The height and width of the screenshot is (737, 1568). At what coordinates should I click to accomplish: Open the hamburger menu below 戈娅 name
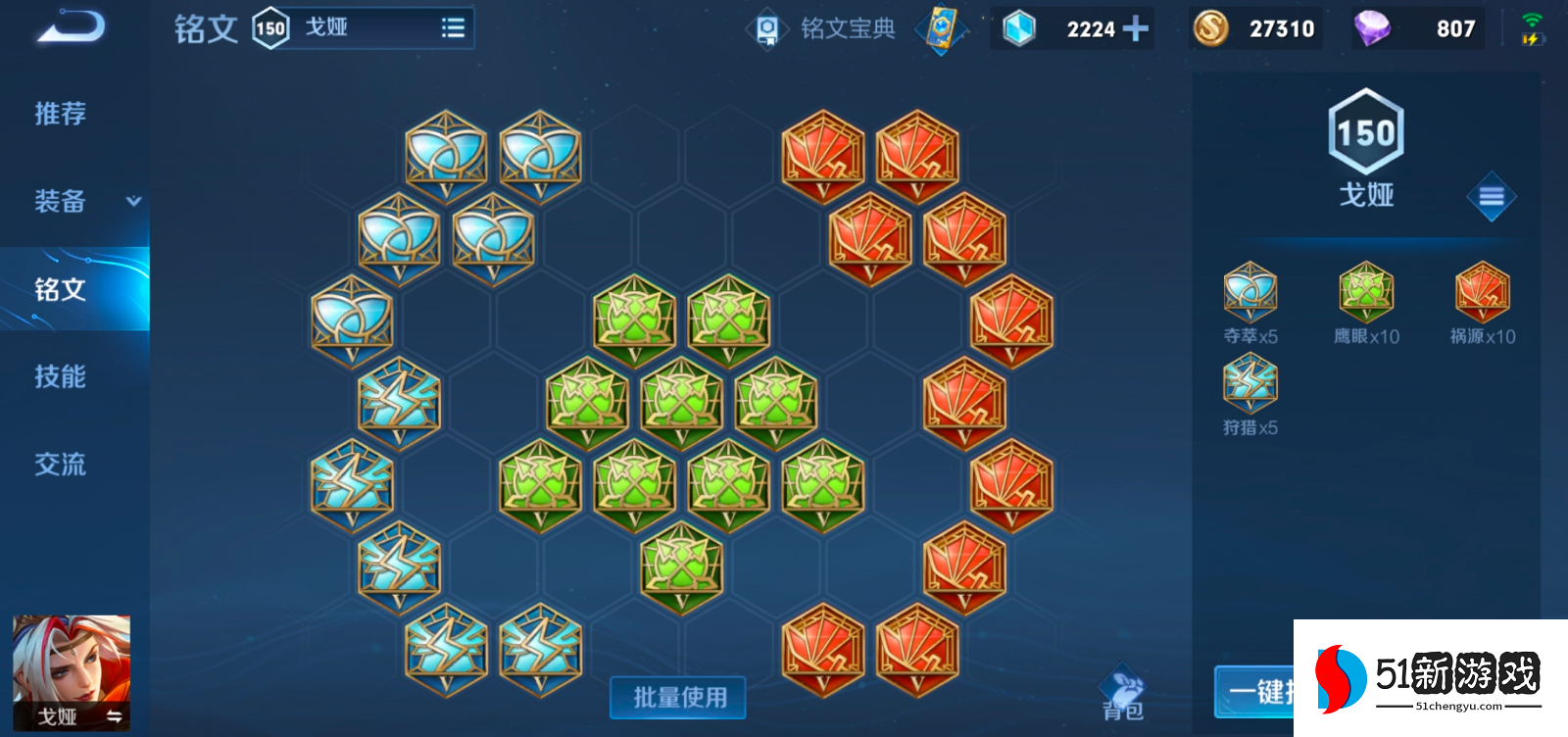tap(1491, 196)
